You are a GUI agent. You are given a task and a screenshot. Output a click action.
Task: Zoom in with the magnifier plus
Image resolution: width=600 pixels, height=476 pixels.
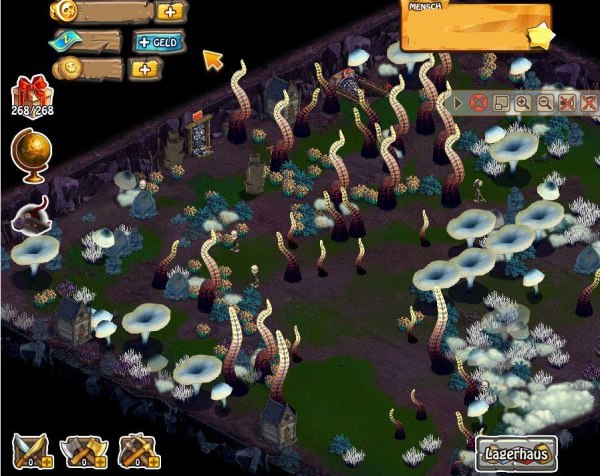pos(523,102)
